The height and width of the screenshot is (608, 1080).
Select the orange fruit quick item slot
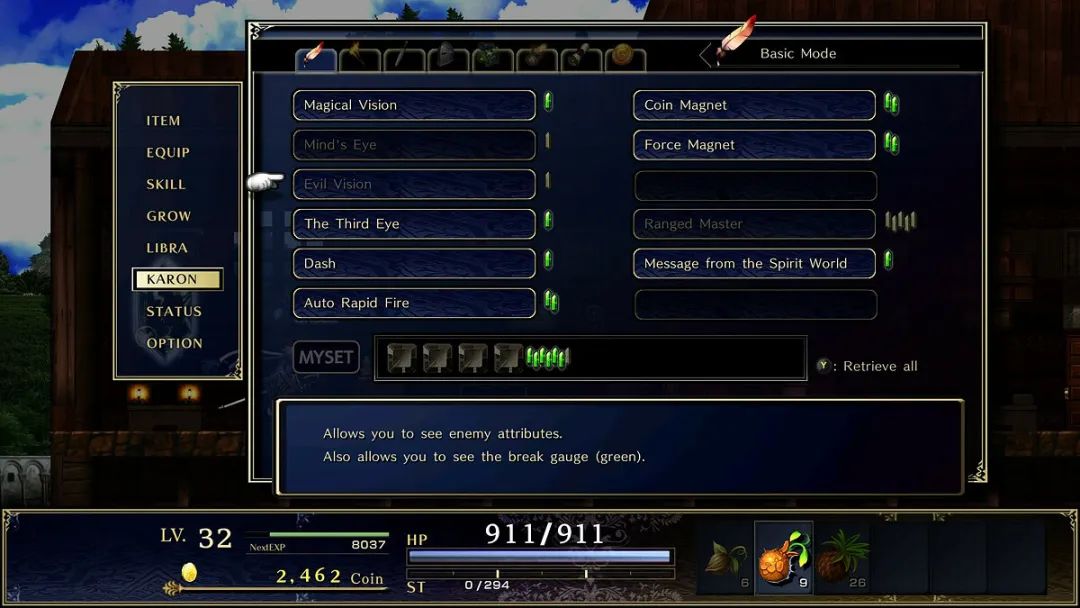(x=783, y=557)
